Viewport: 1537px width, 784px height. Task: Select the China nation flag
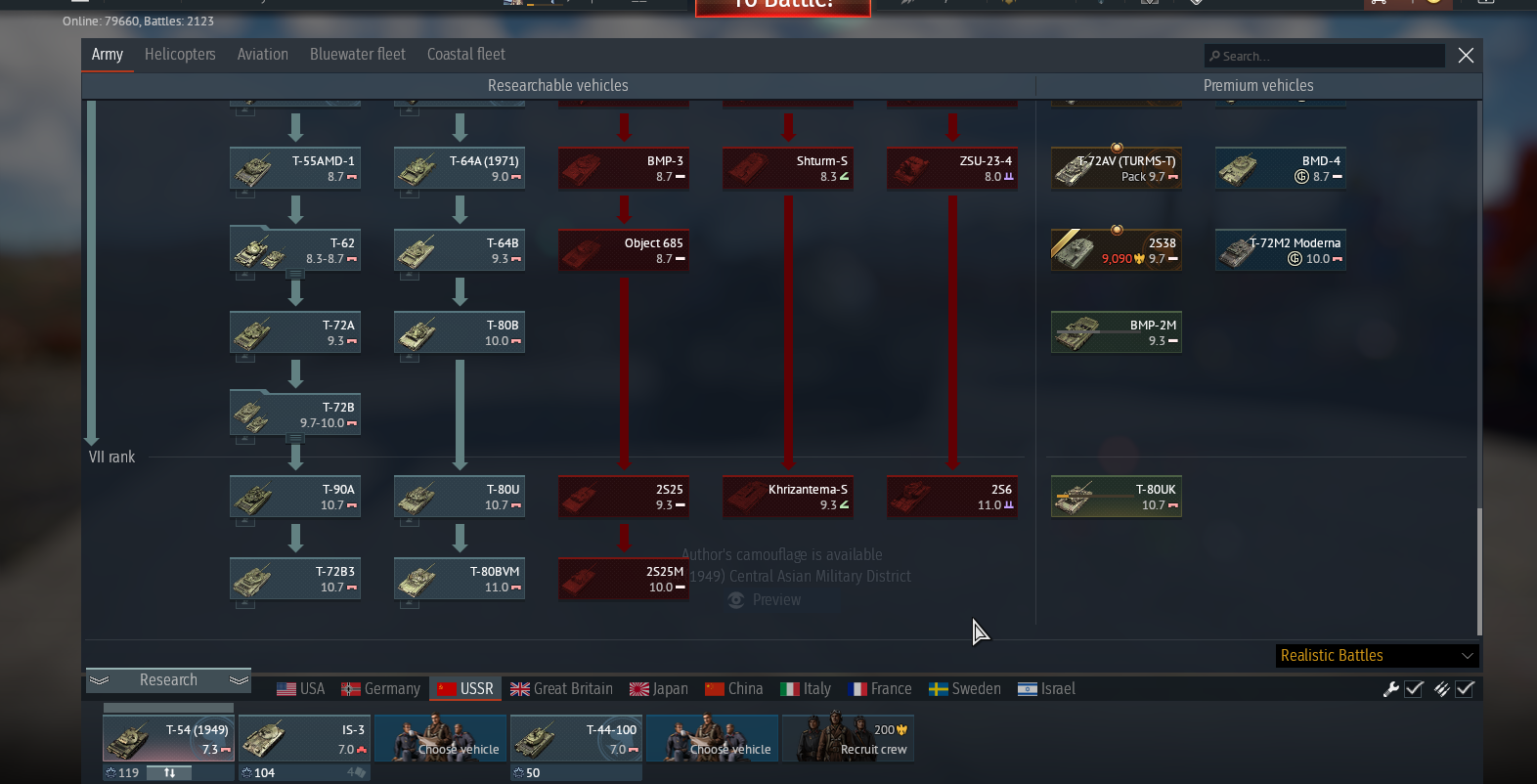pos(714,688)
